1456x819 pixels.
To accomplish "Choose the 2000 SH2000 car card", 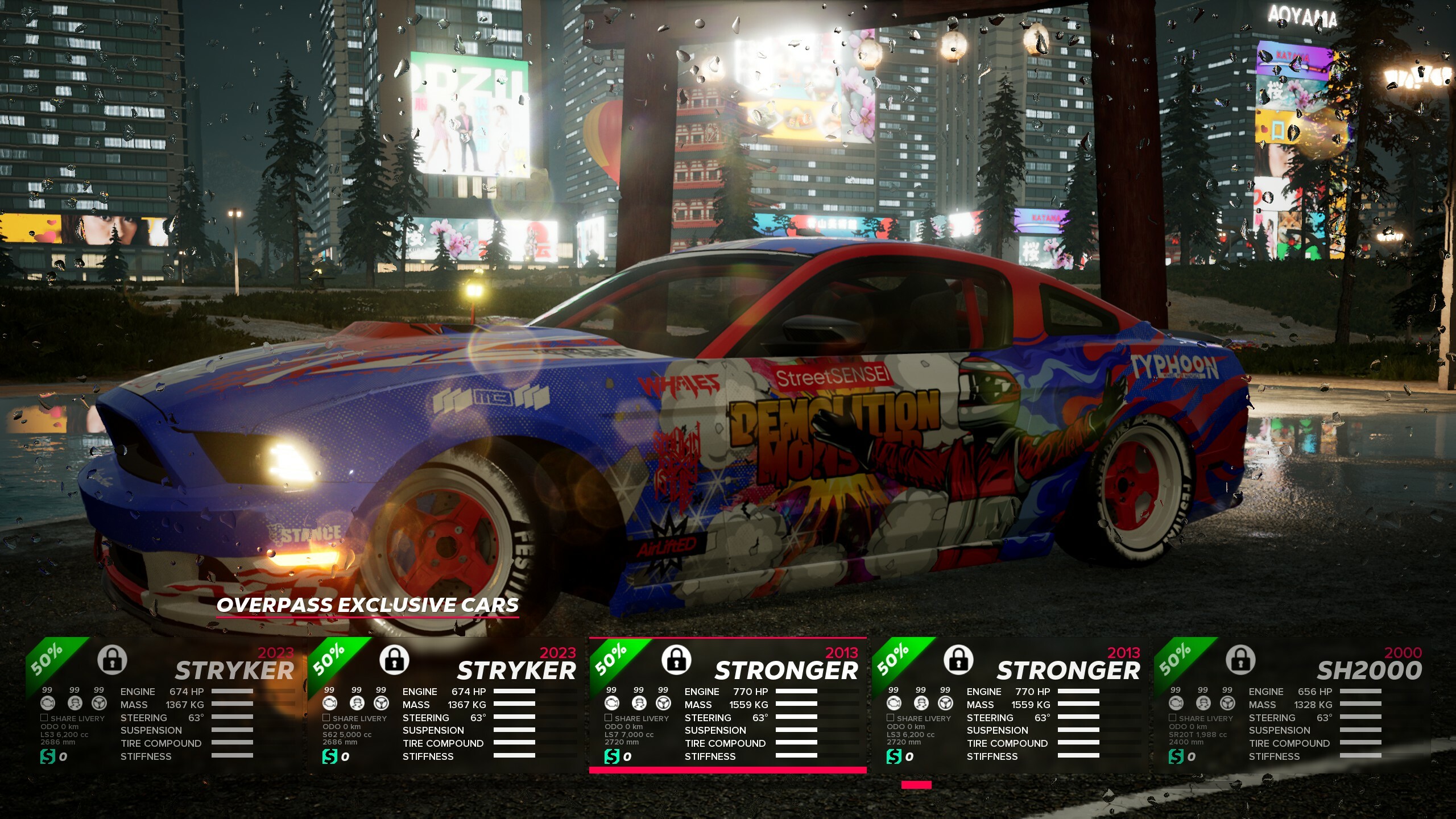I will pyautogui.click(x=1292, y=705).
